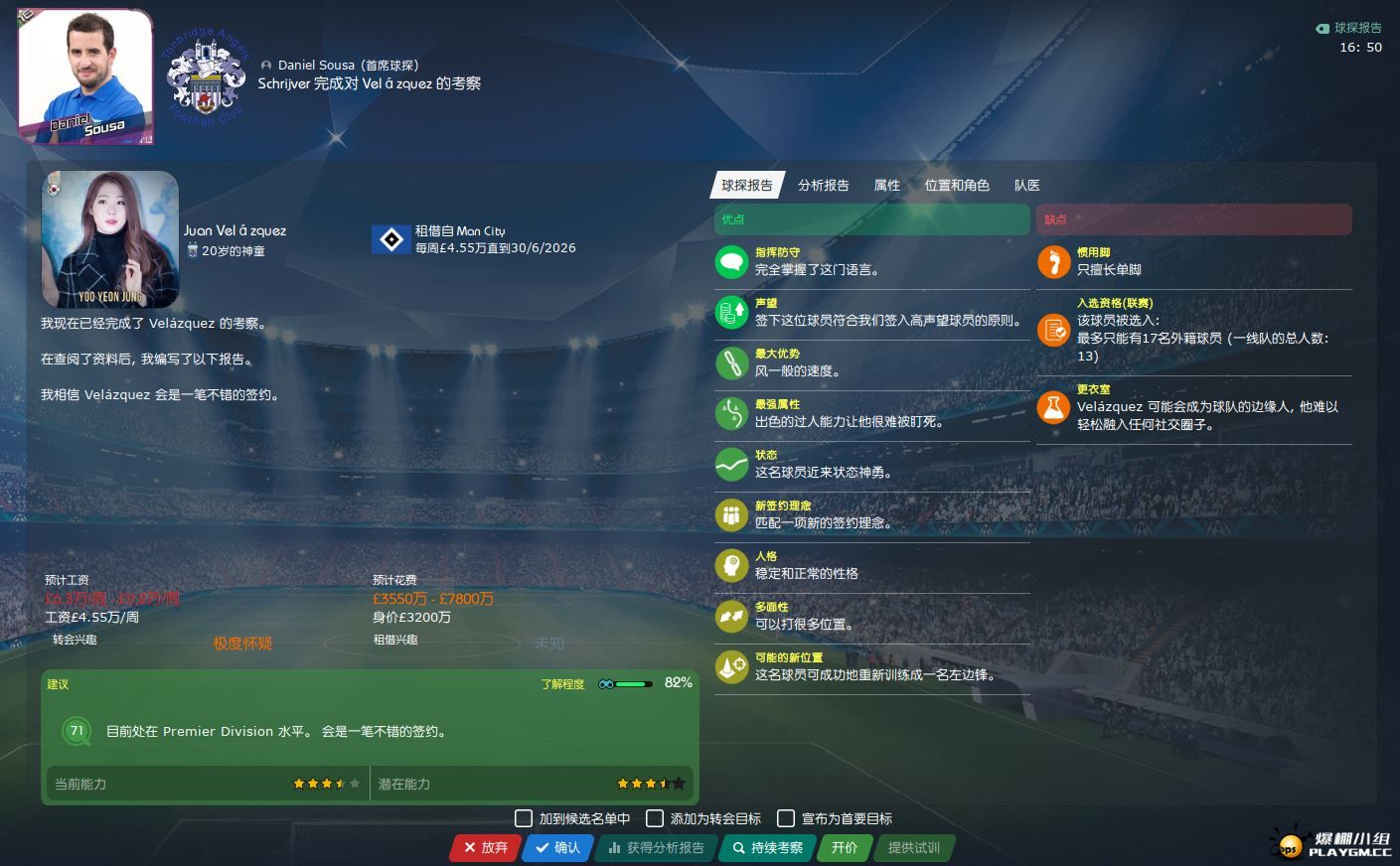The height and width of the screenshot is (866, 1400).
Task: Click scout Daniel Sousa's portrait
Action: point(85,77)
